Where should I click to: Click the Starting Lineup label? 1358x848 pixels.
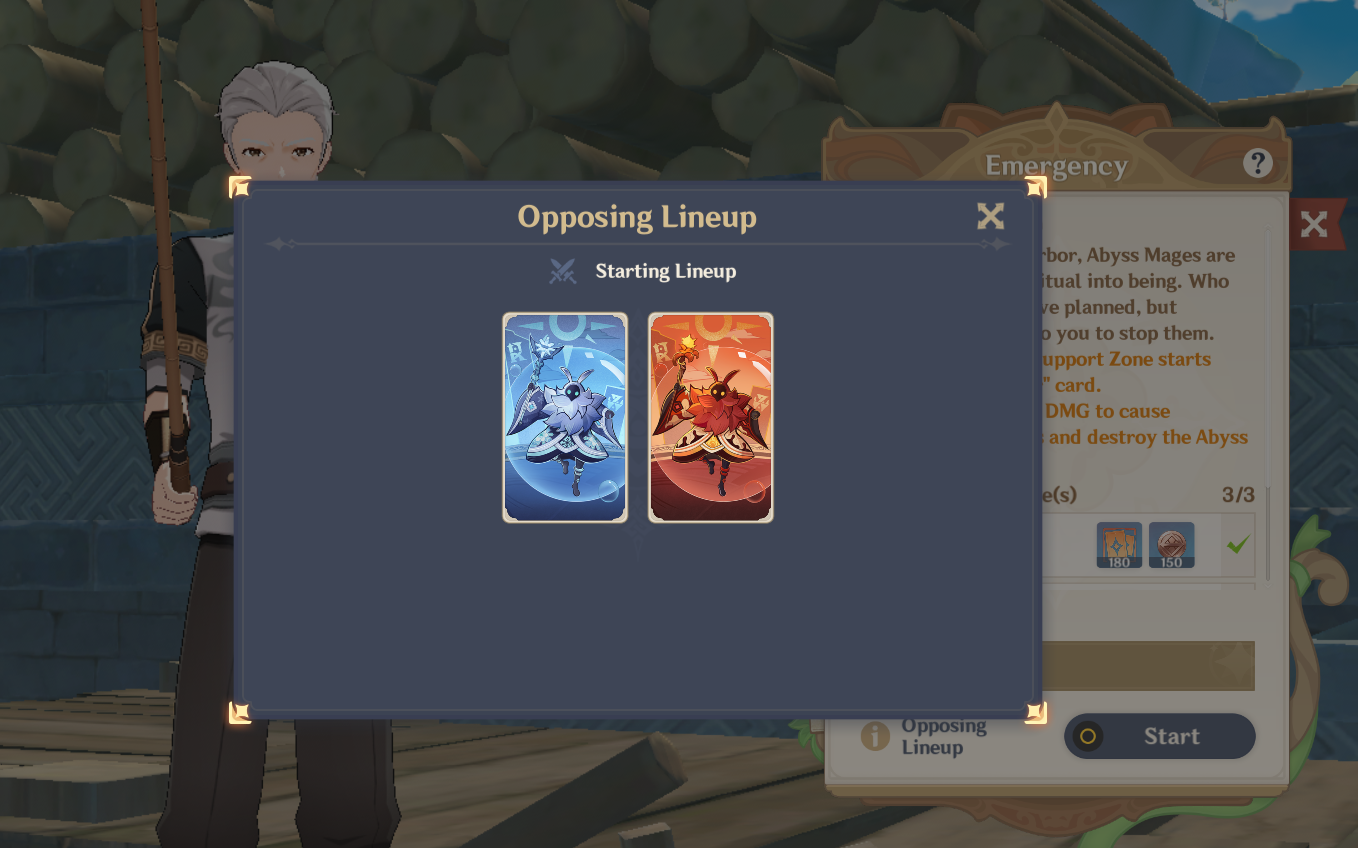665,271
